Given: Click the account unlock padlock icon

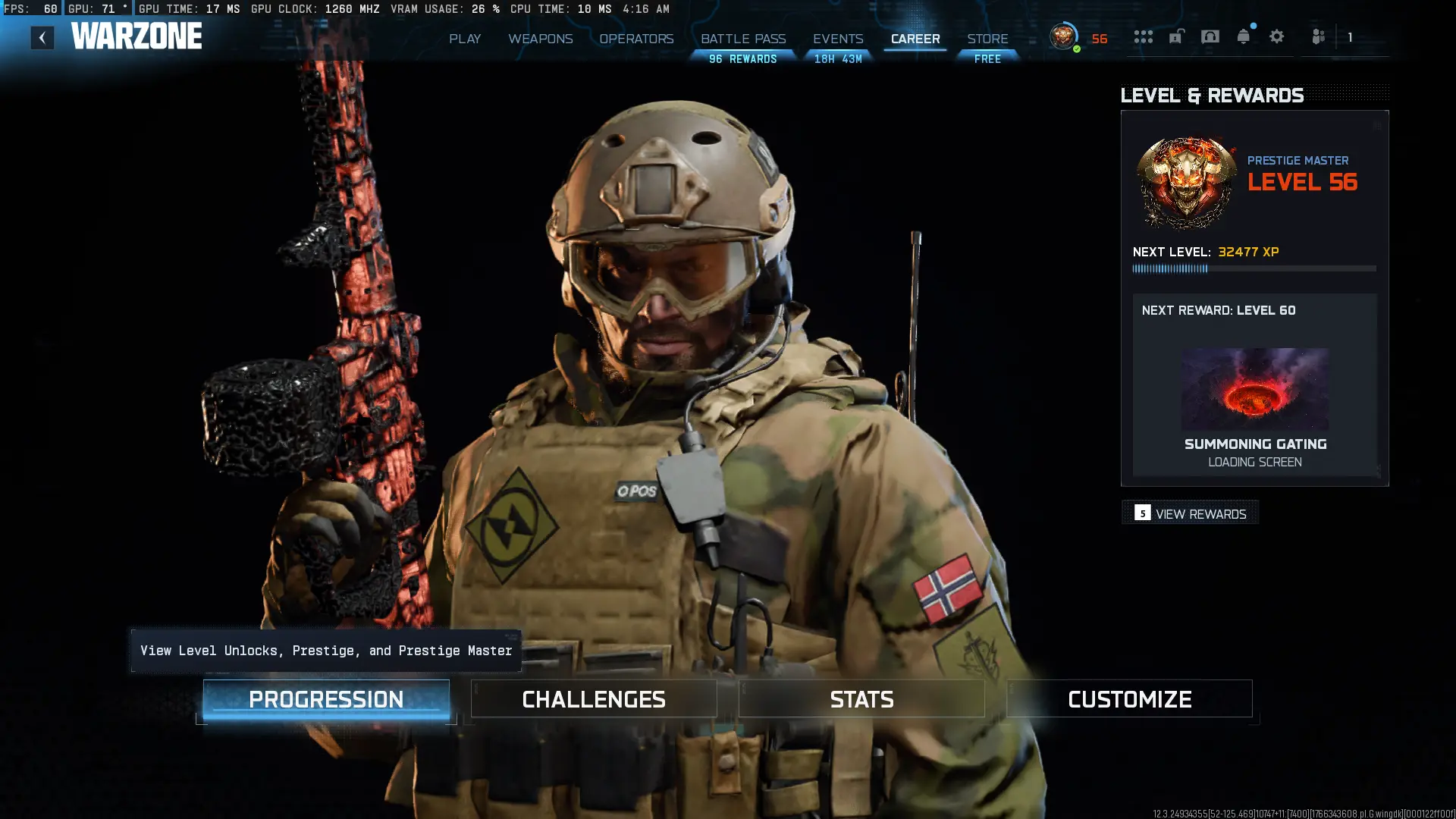Looking at the screenshot, I should 1176,36.
